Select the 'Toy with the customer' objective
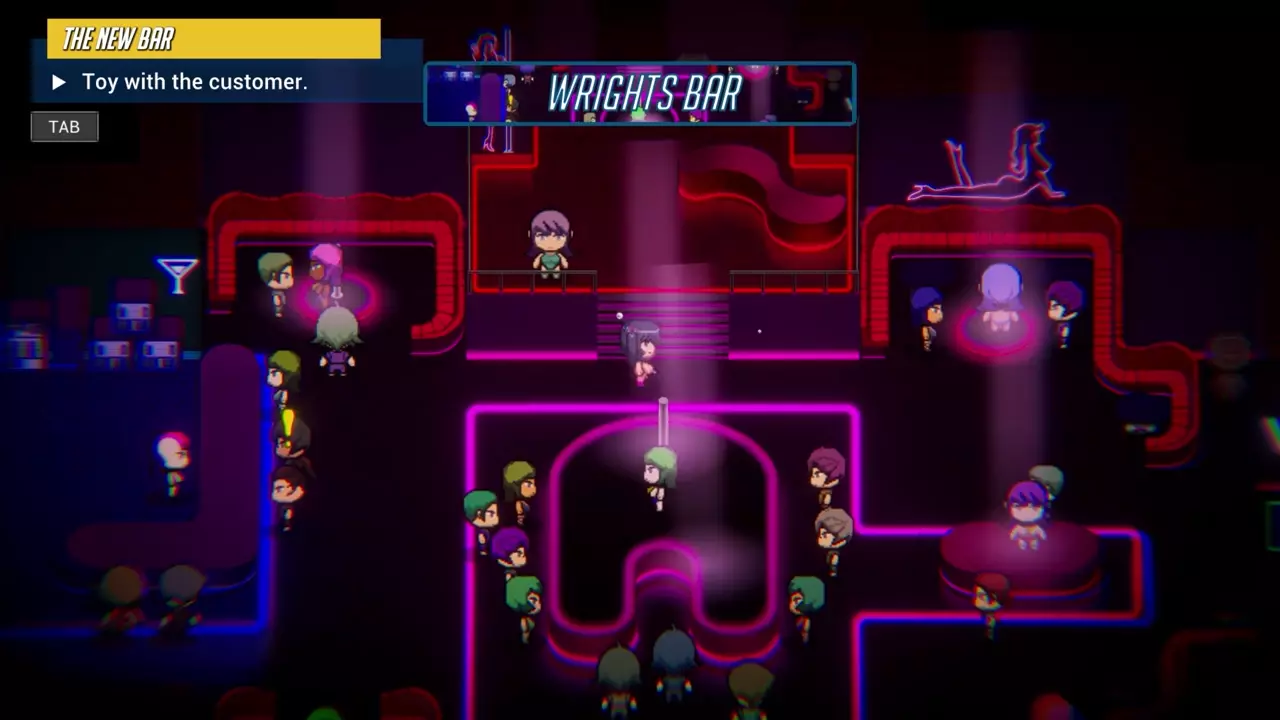 pyautogui.click(x=194, y=82)
